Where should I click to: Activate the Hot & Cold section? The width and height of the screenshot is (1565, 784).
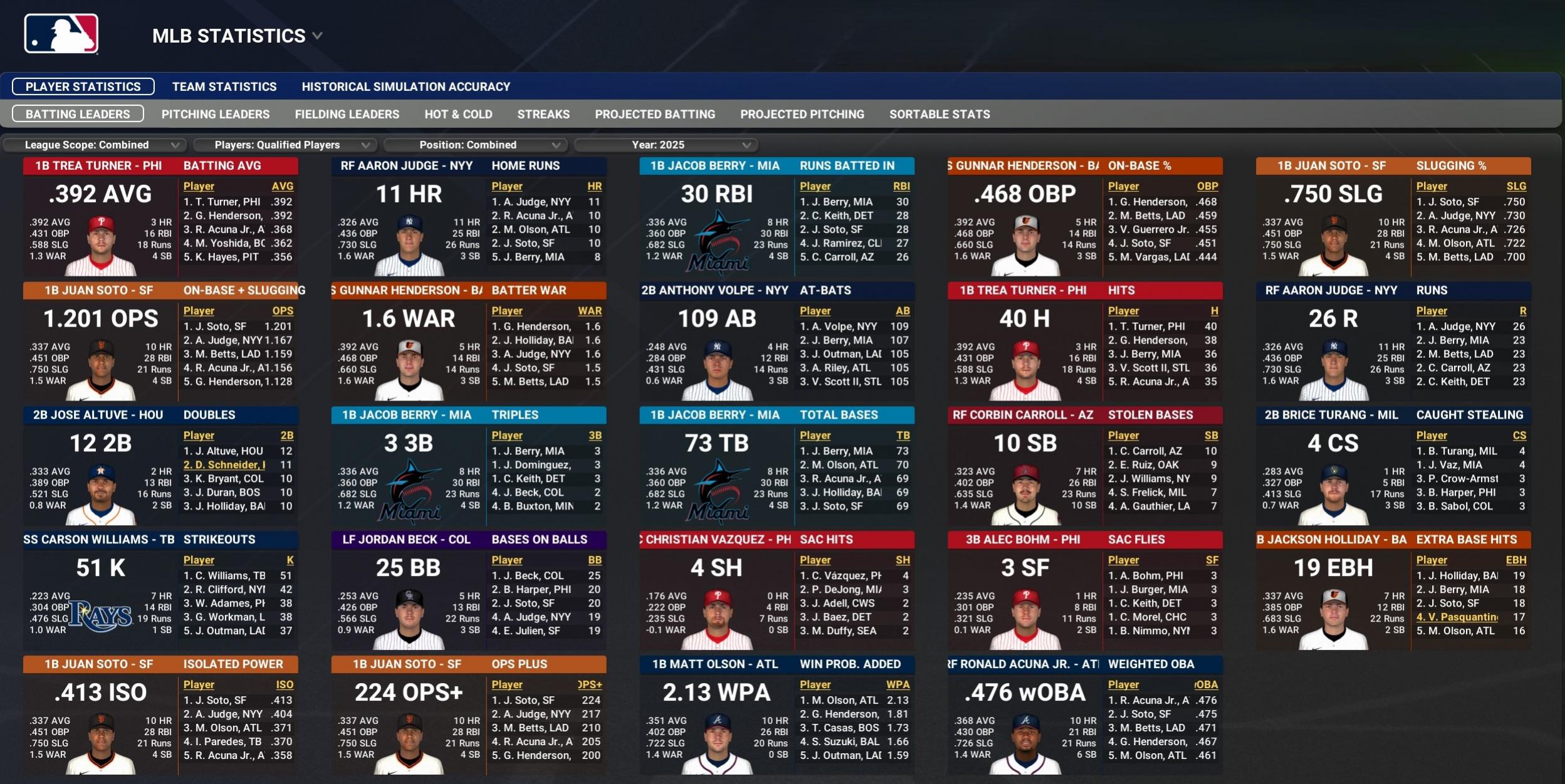459,114
